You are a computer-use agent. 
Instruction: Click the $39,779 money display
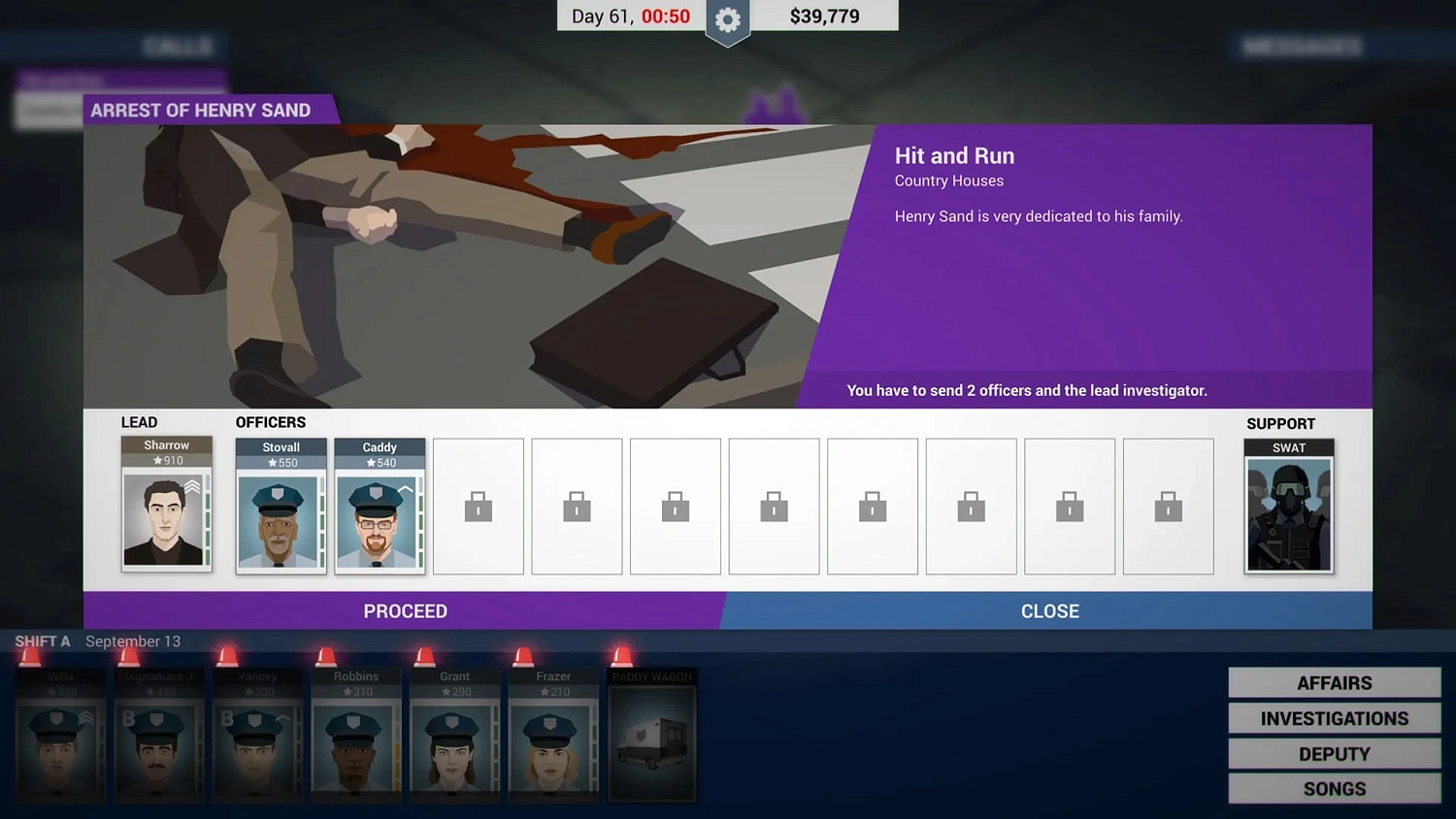824,16
